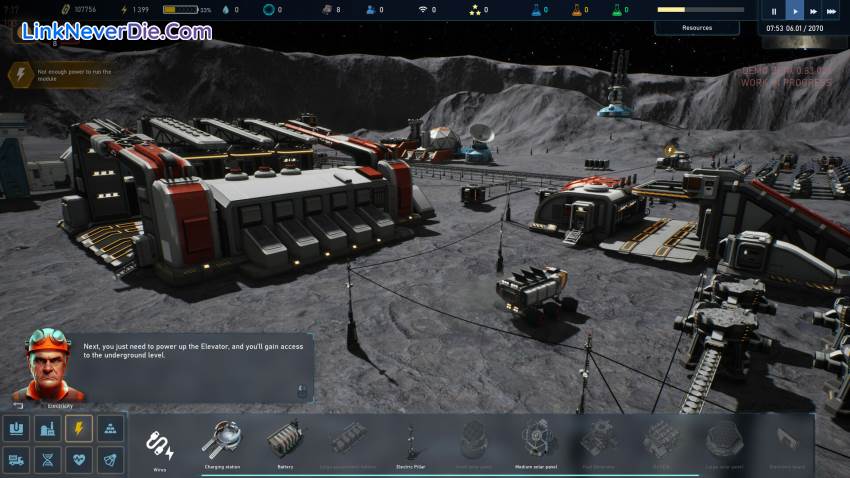
Task: Open the DNA research category
Action: (x=46, y=460)
